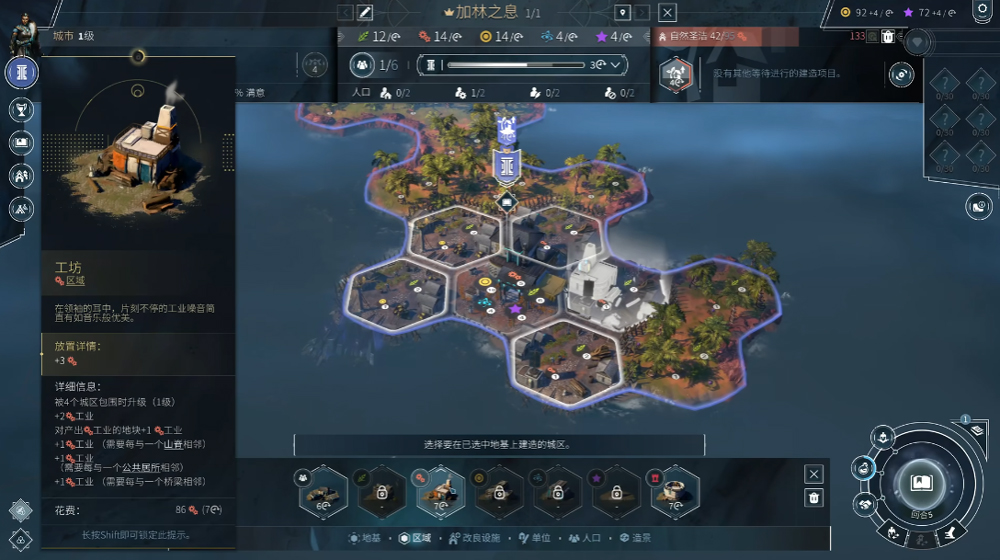
Task: Rename the city with the pencil icon
Action: (x=365, y=13)
